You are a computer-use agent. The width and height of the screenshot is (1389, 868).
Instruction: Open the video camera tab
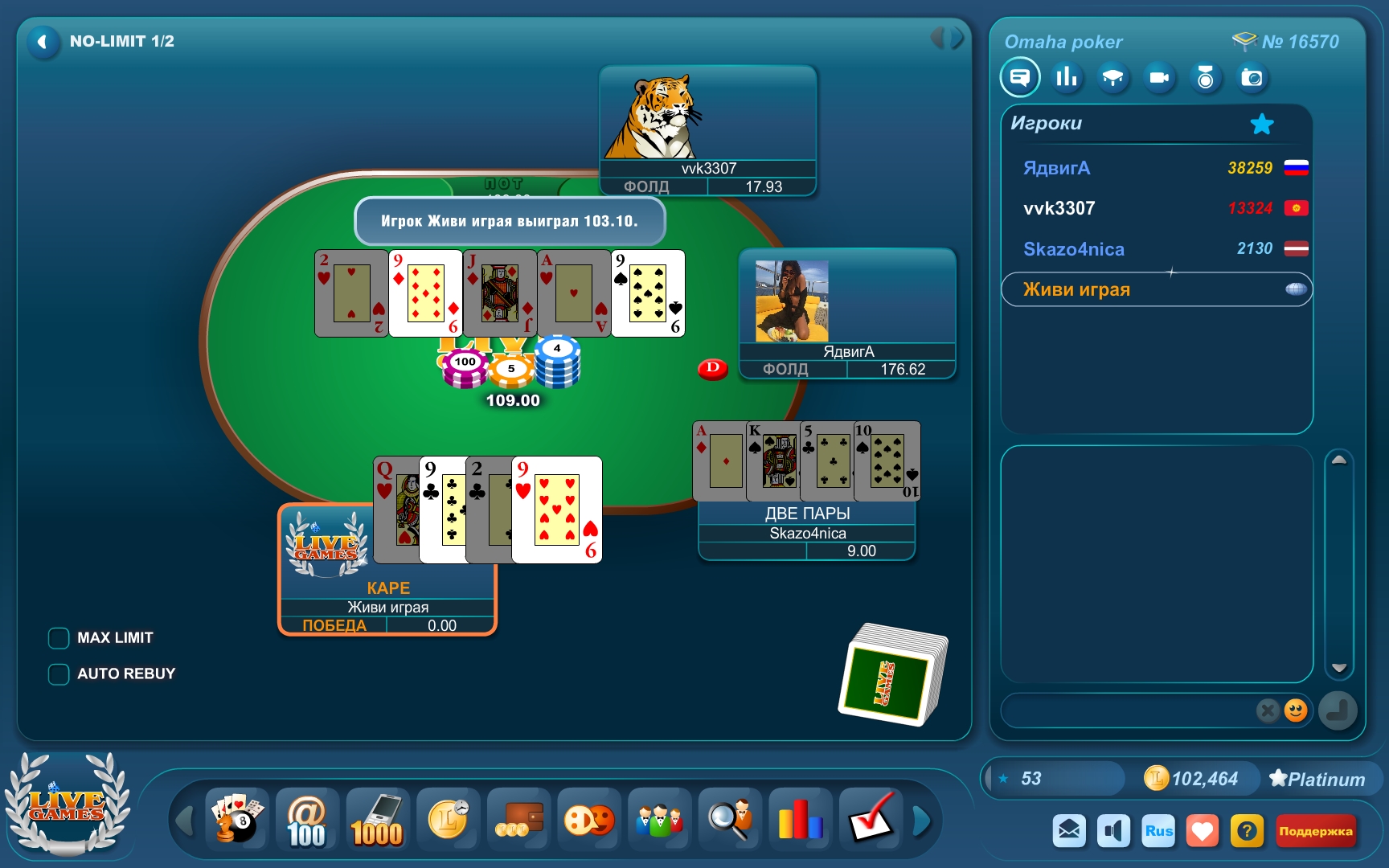[x=1159, y=78]
